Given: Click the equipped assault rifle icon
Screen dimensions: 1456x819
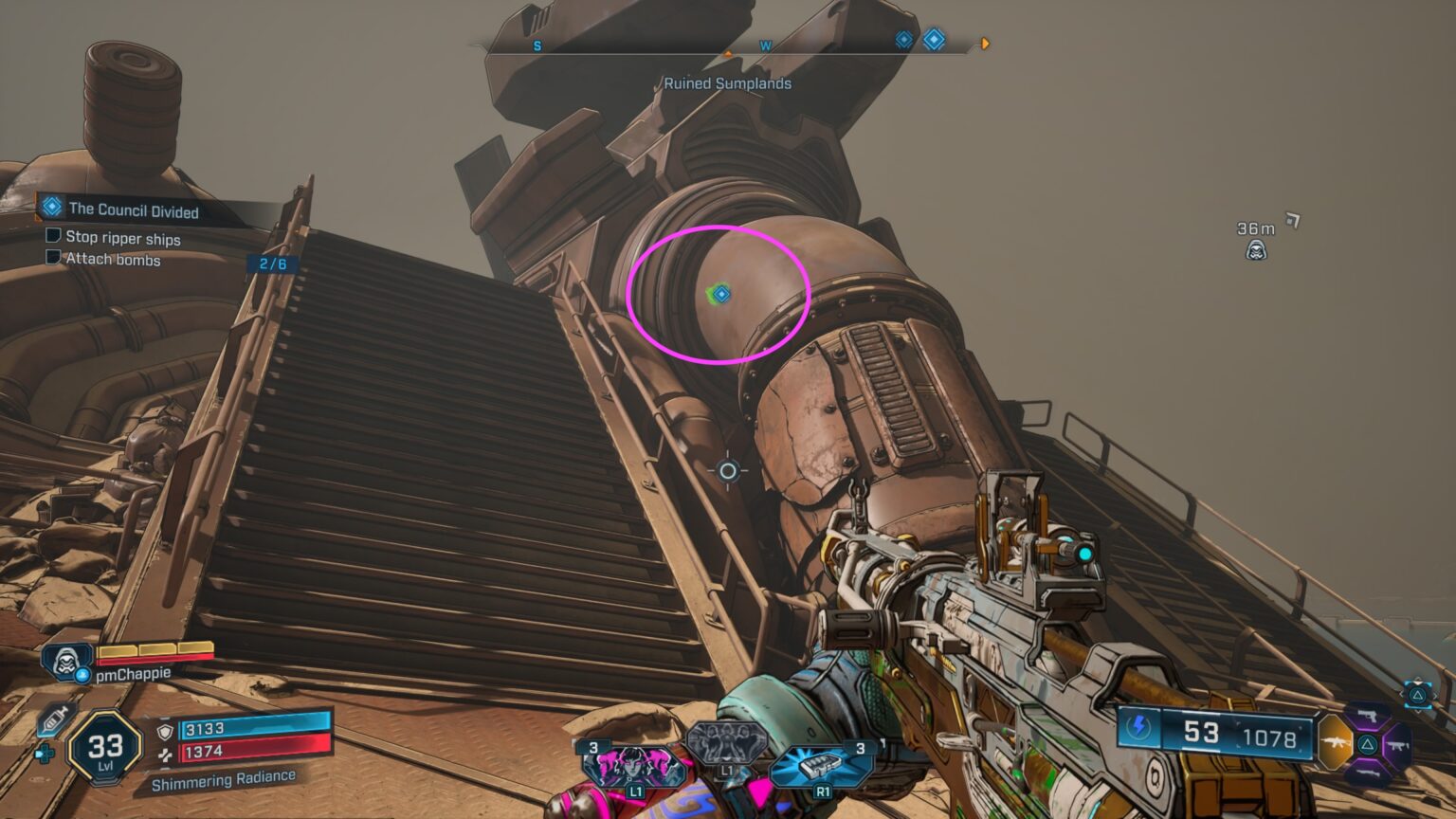Looking at the screenshot, I should tap(1335, 743).
